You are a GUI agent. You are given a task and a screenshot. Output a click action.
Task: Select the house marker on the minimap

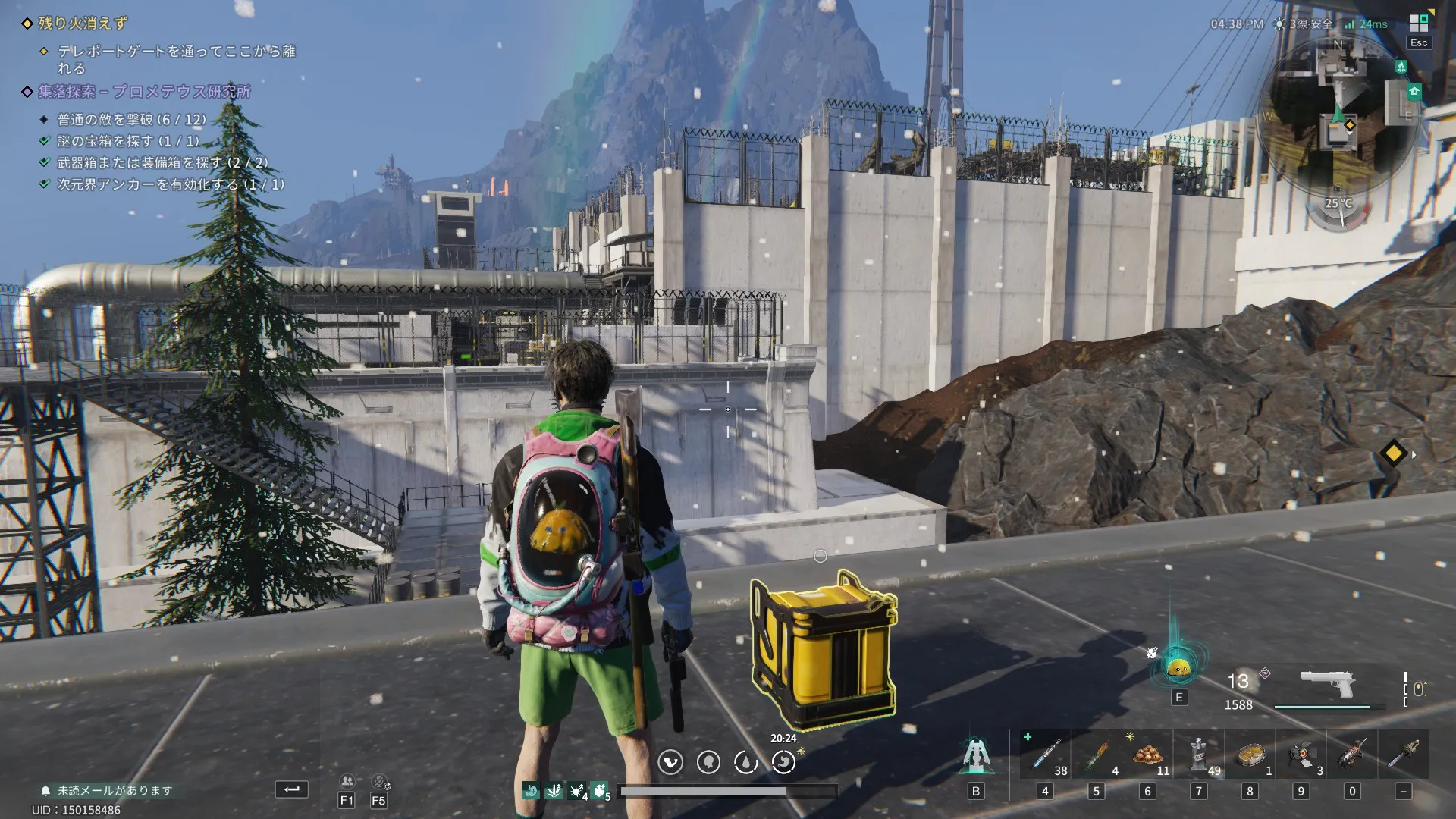(x=1414, y=93)
